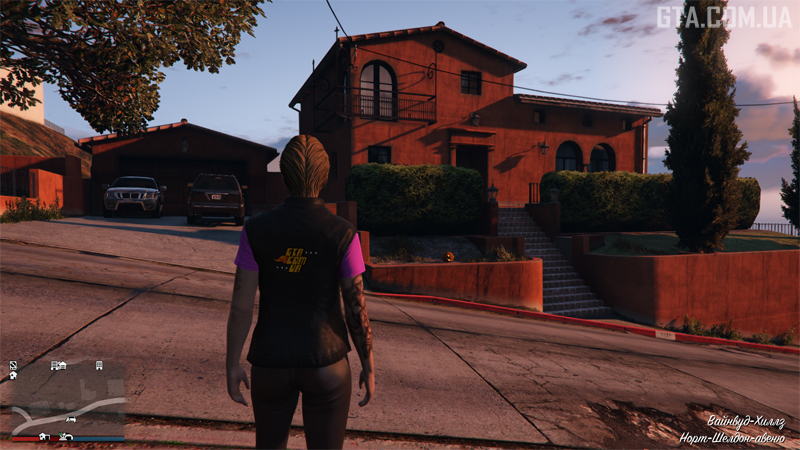Open the GTA.COM.UA watermark link
The width and height of the screenshot is (800, 450).
tap(723, 17)
